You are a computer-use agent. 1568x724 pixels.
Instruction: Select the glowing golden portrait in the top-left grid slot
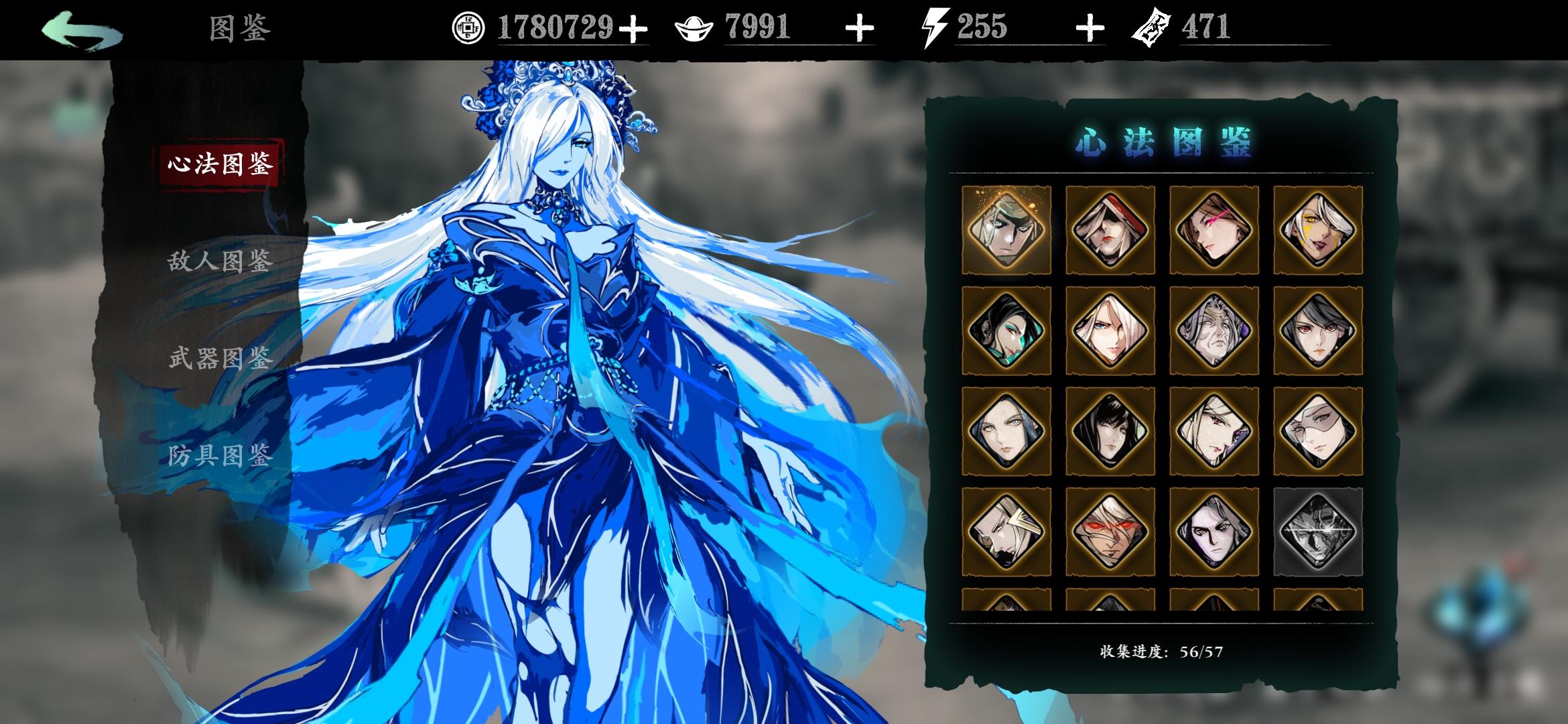pyautogui.click(x=1007, y=228)
